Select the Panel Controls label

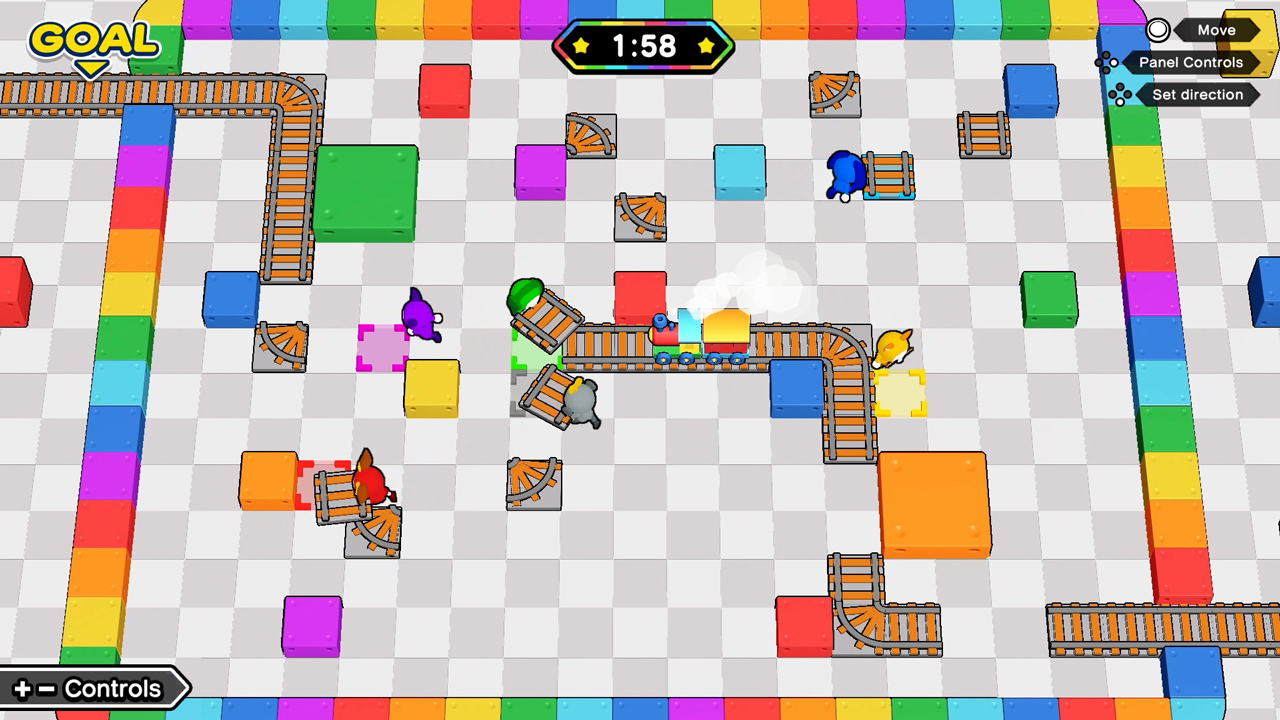pyautogui.click(x=1190, y=62)
